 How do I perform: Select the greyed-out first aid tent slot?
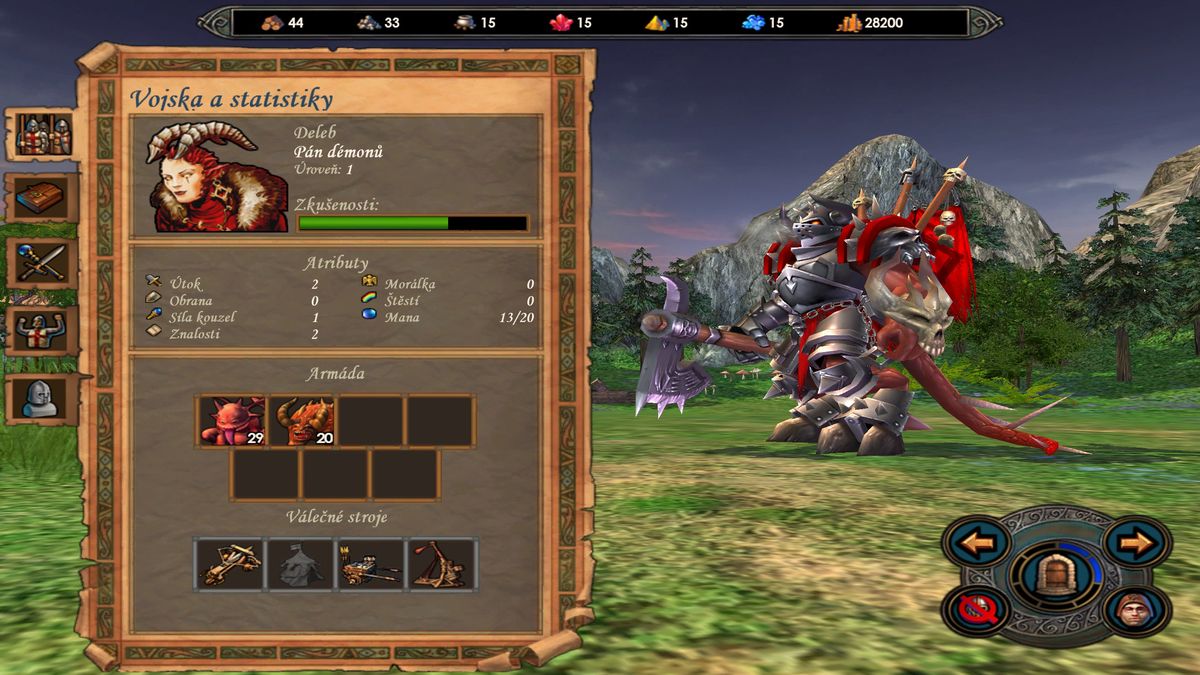tap(299, 564)
